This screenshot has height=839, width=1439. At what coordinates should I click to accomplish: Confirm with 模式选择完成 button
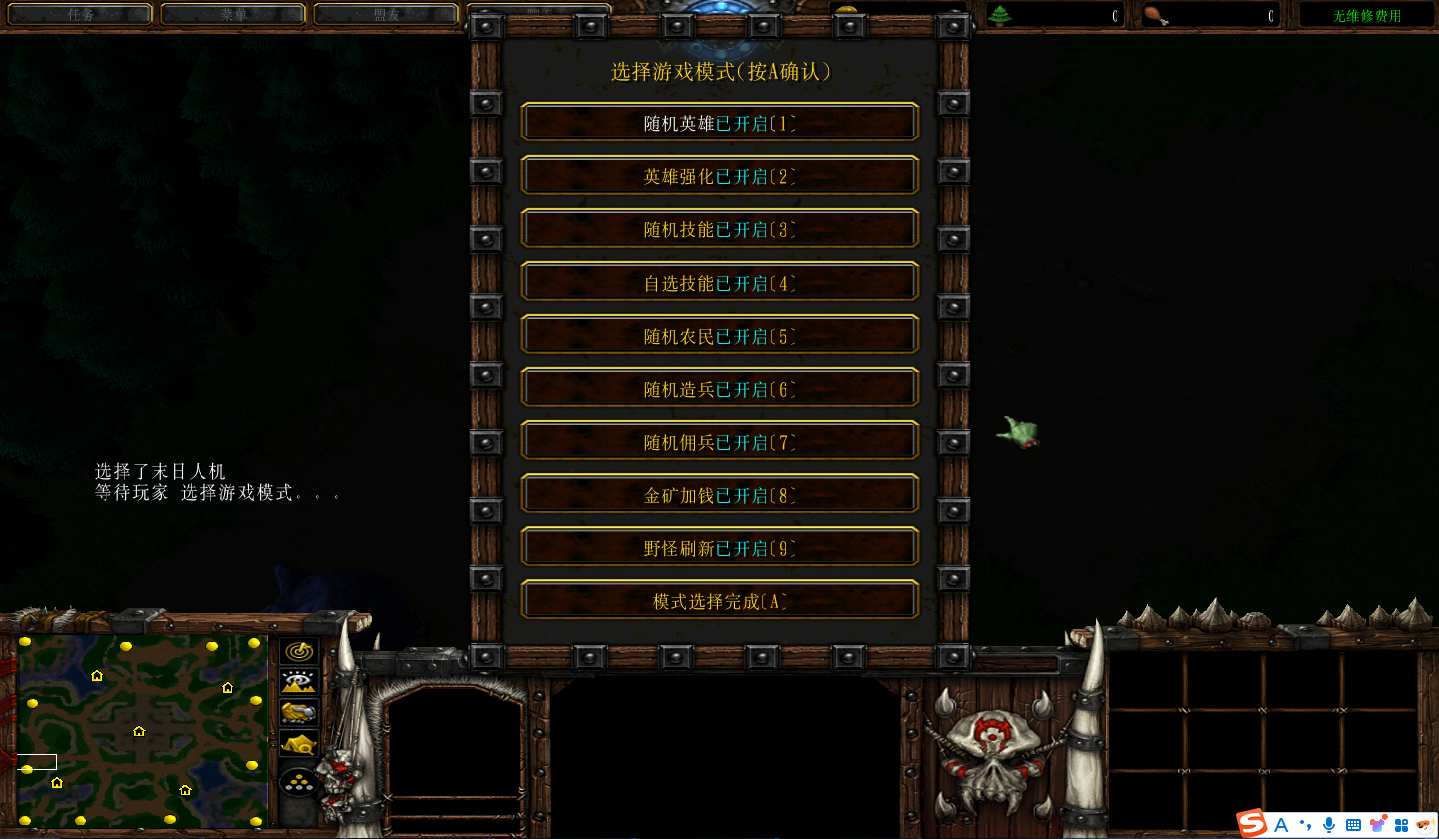pos(719,601)
